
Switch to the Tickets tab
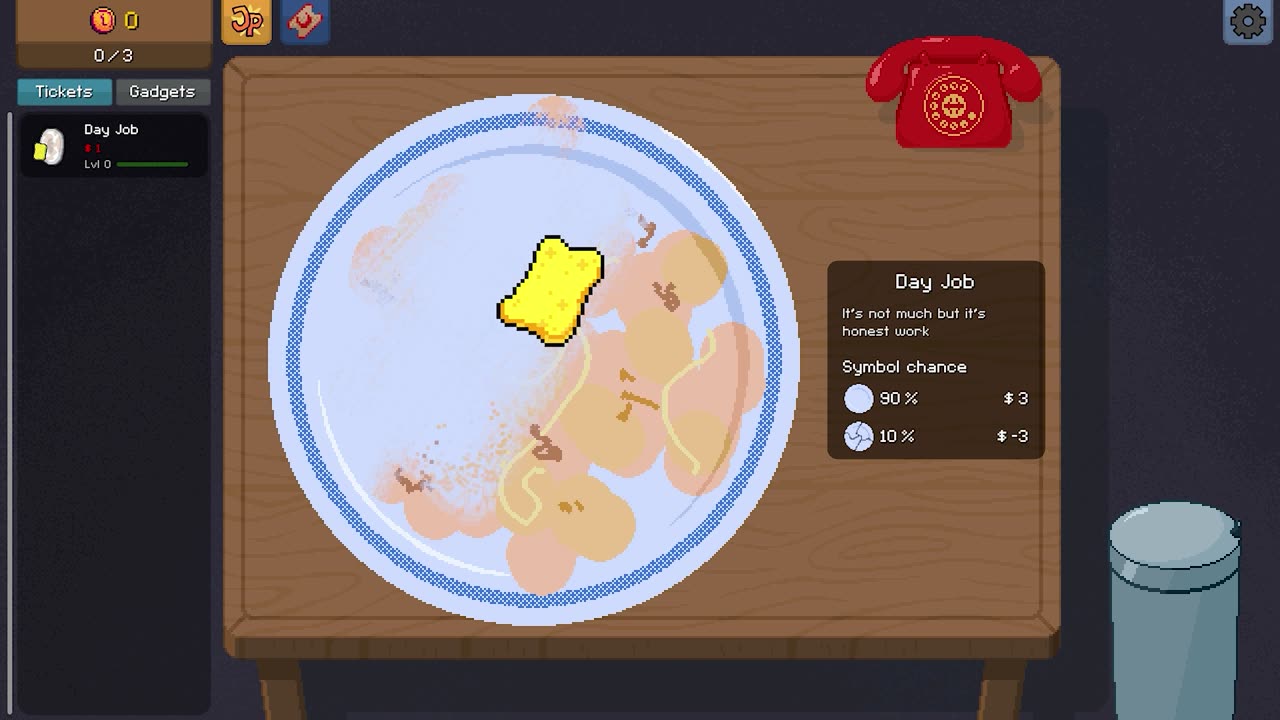[x=64, y=92]
